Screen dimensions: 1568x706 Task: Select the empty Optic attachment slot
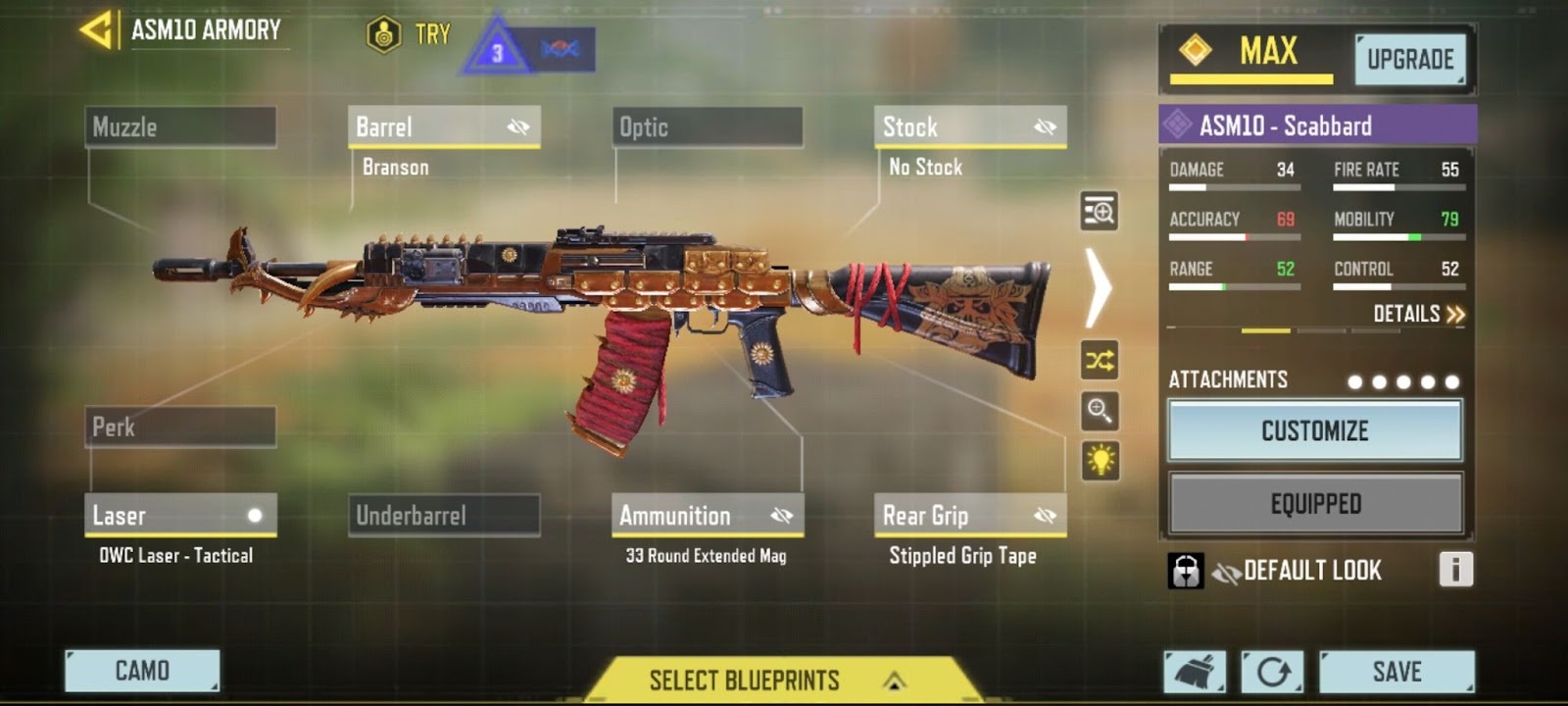click(x=707, y=127)
